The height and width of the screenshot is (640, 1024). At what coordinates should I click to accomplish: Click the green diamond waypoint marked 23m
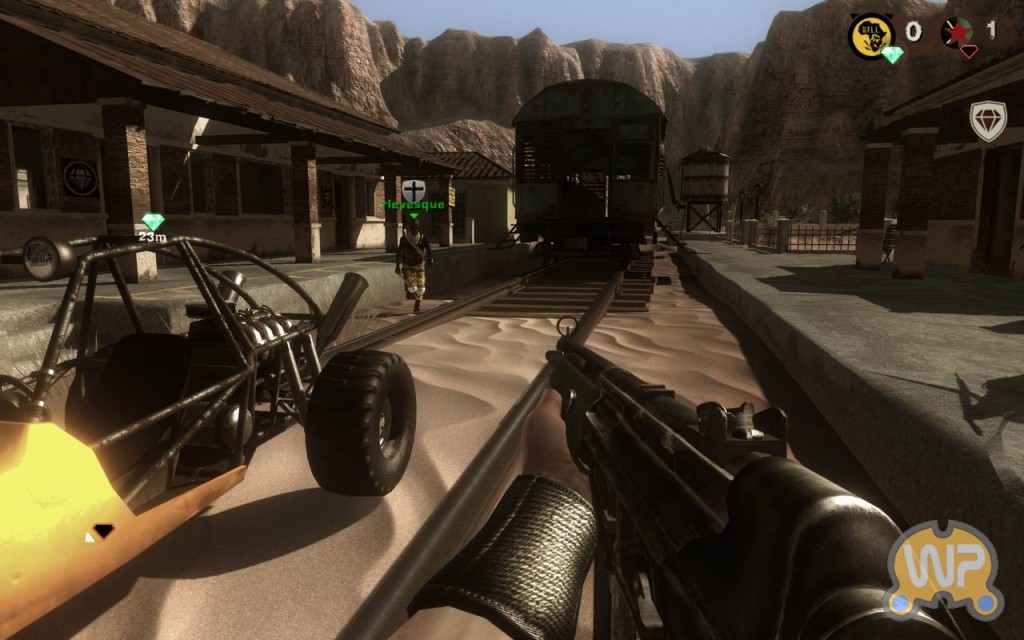152,222
